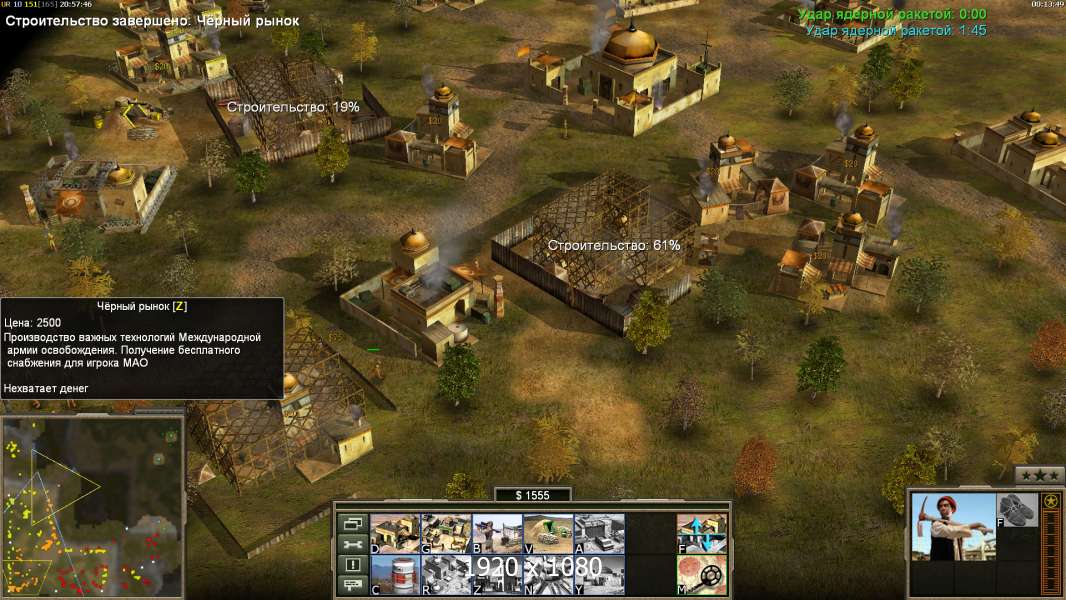Select the worker shoes upgrade icon
The image size is (1066, 600).
click(x=1018, y=509)
